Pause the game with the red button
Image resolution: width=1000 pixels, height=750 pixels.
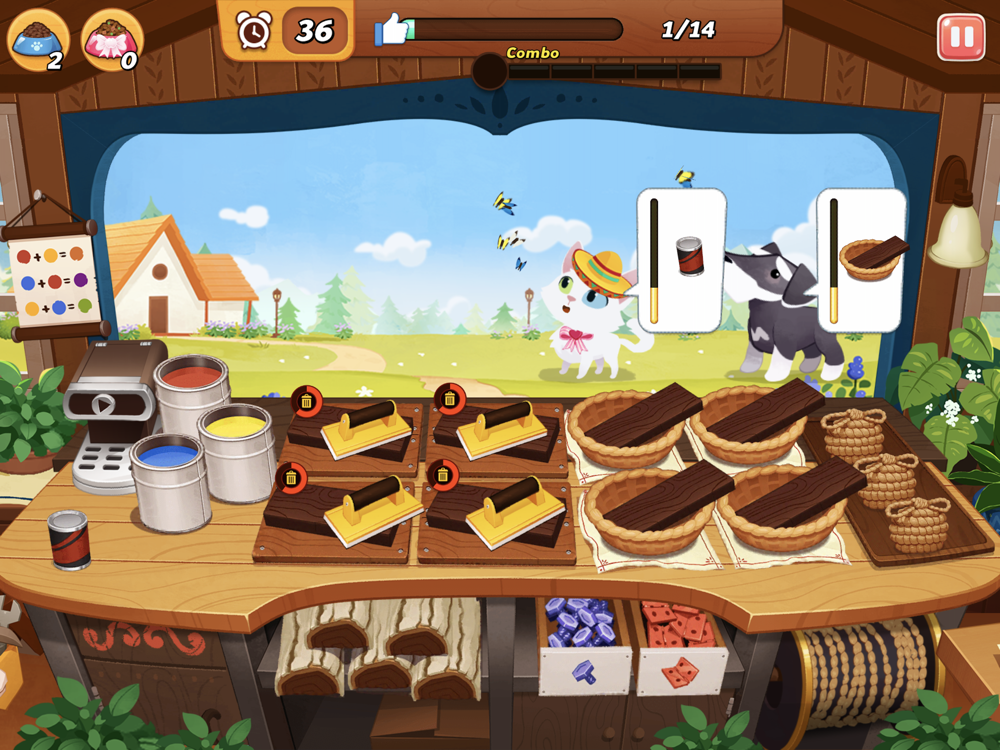click(960, 37)
